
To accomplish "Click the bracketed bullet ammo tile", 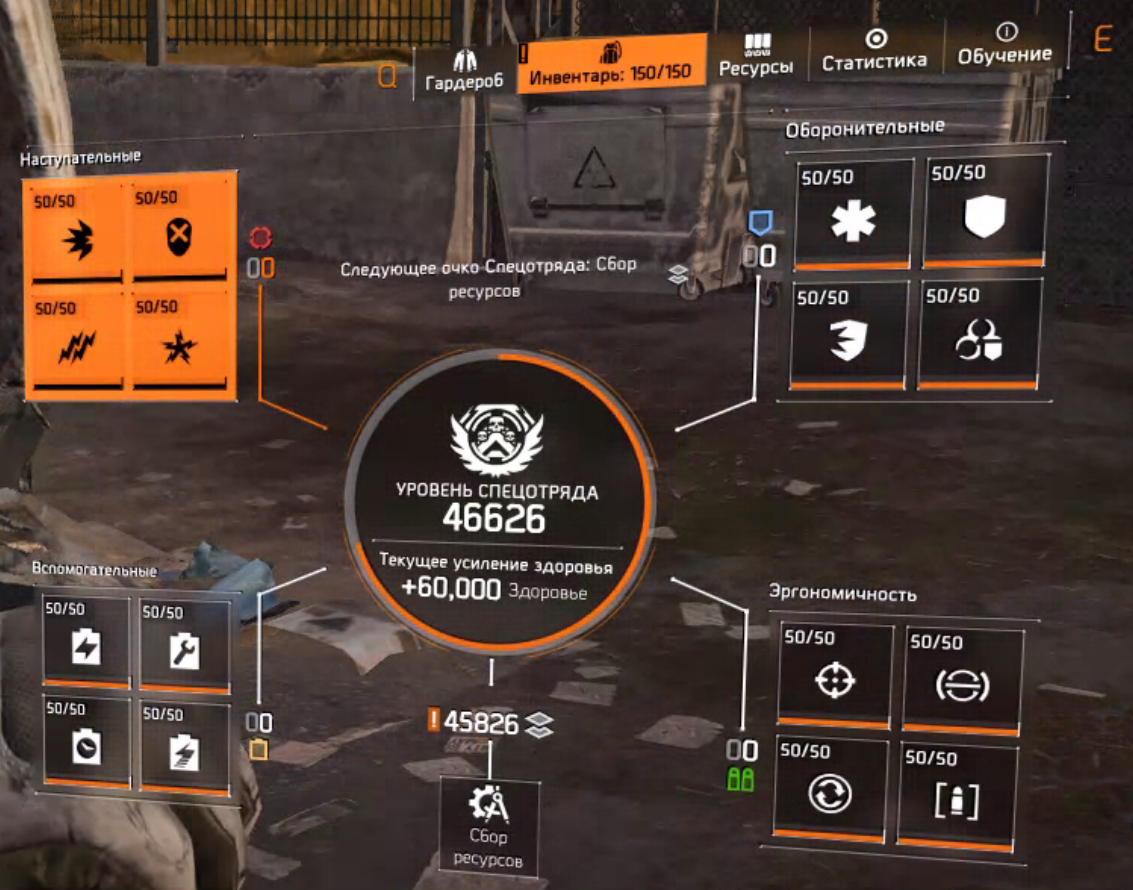I will (x=957, y=794).
